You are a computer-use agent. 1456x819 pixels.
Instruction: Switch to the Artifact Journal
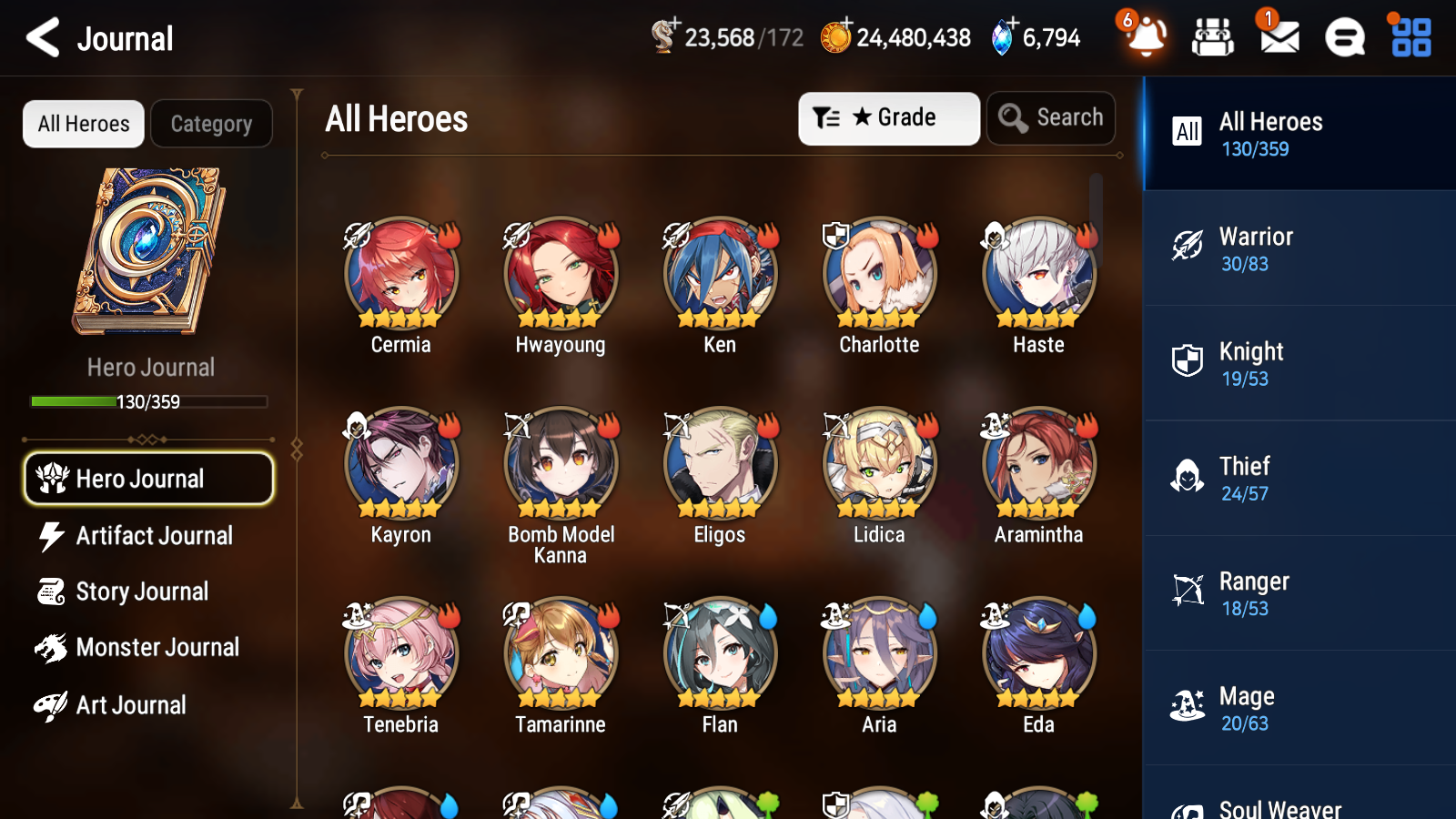pos(155,536)
